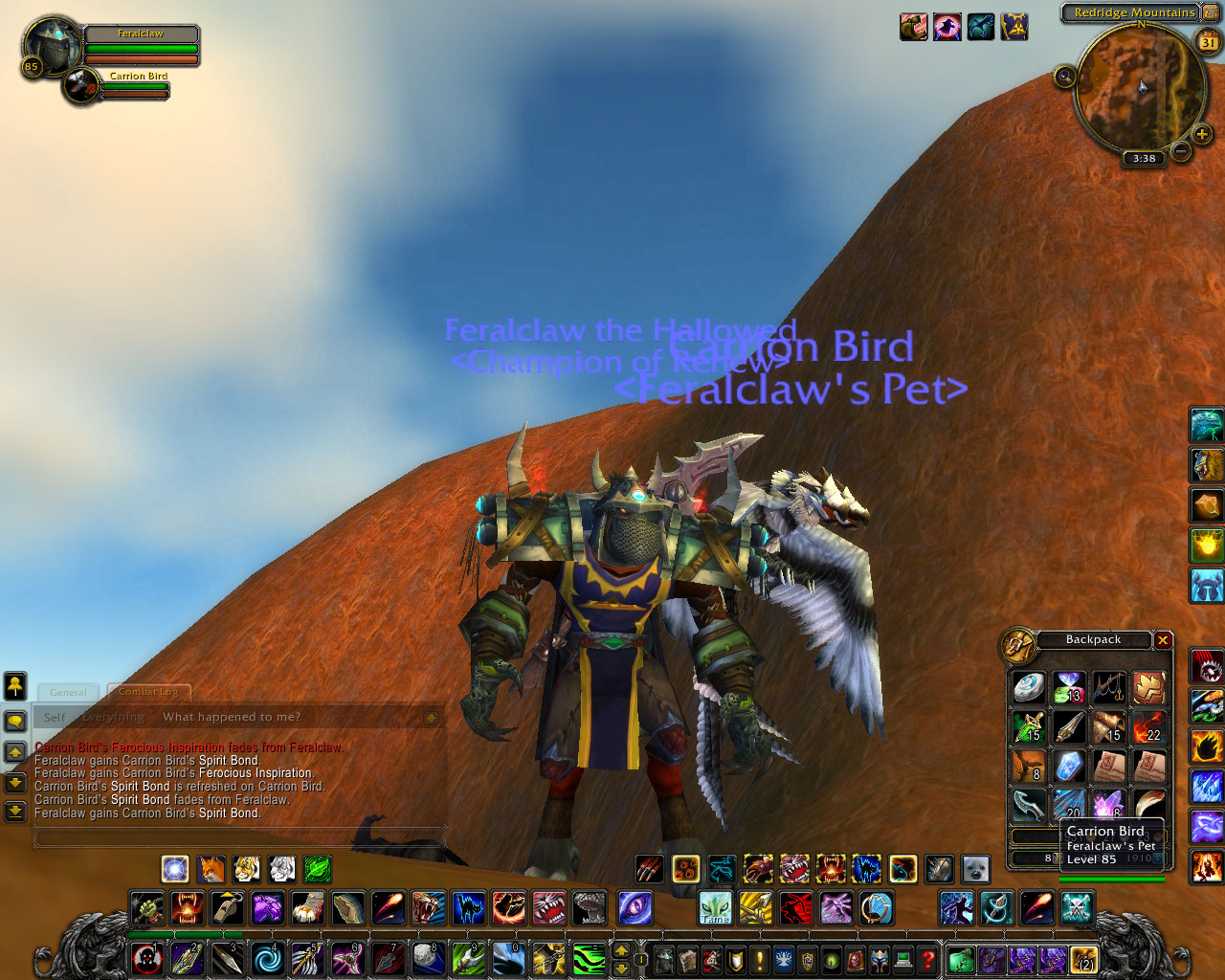Open the chat menu speech bubble

[14, 720]
